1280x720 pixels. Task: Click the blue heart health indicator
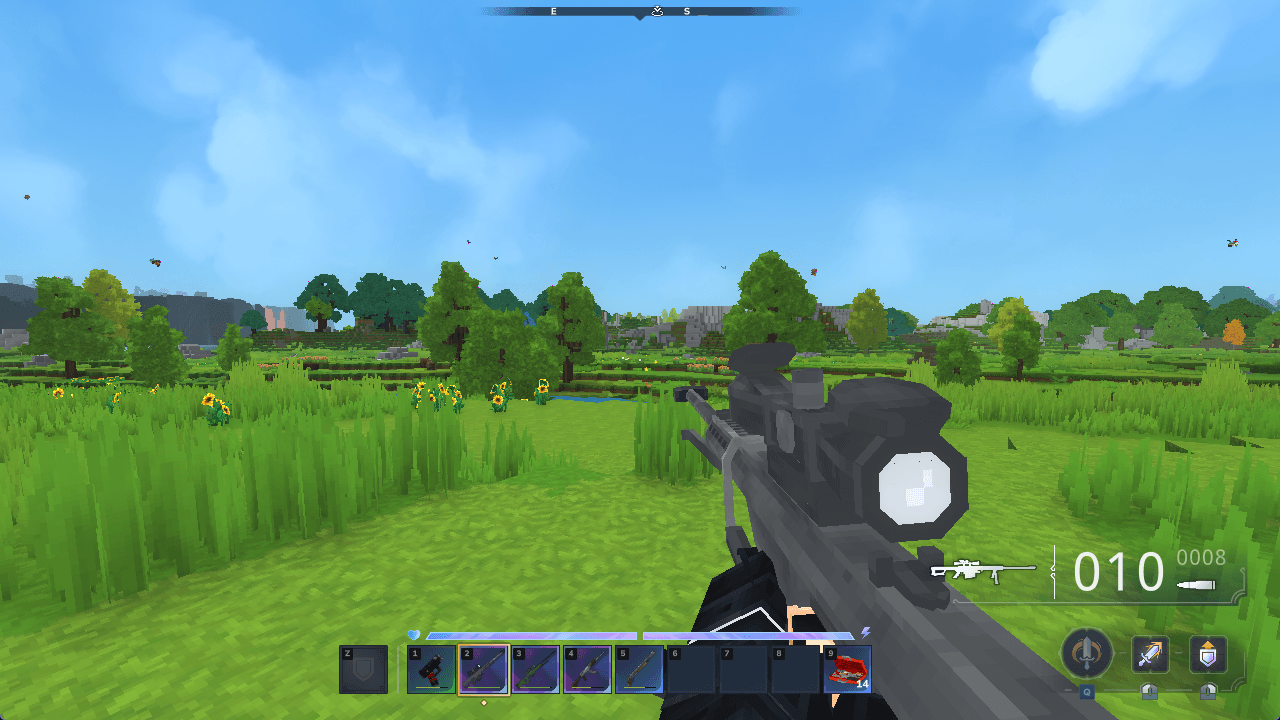point(414,633)
